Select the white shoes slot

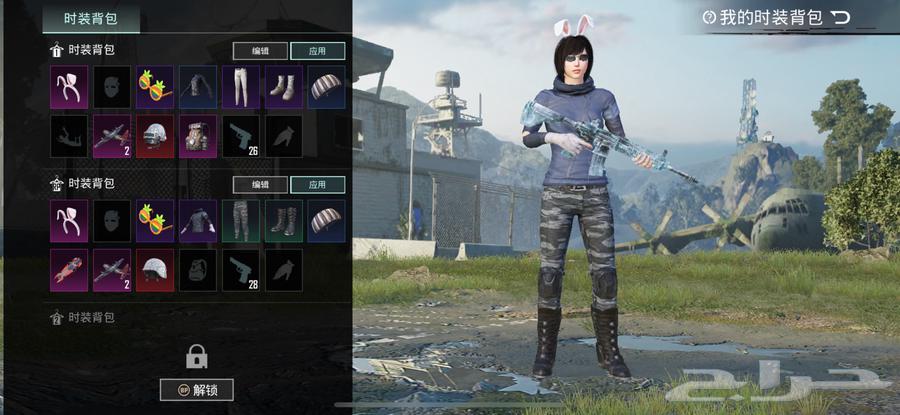(284, 88)
